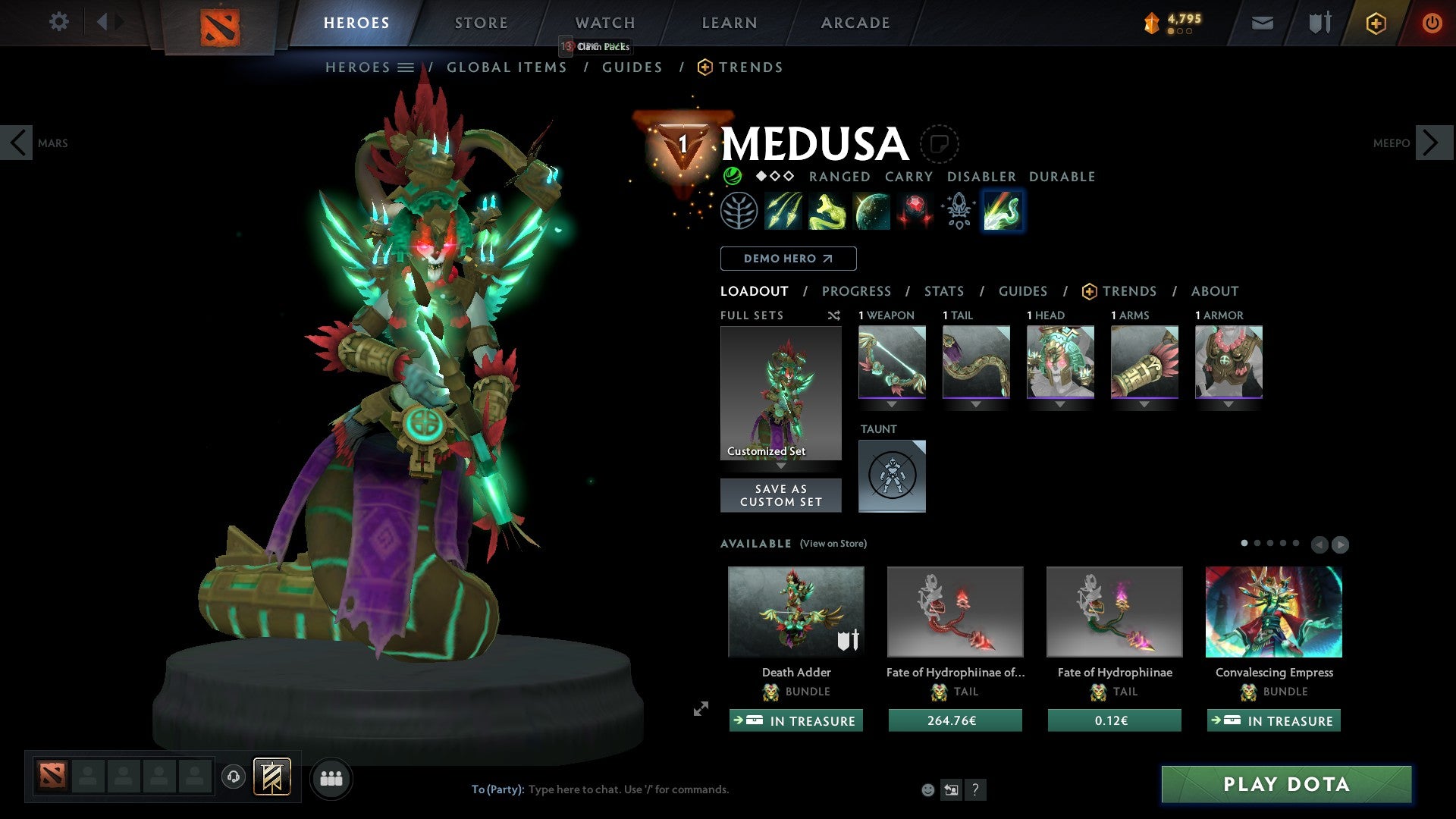Click the DEMO HERO button
1456x819 pixels.
tap(788, 258)
